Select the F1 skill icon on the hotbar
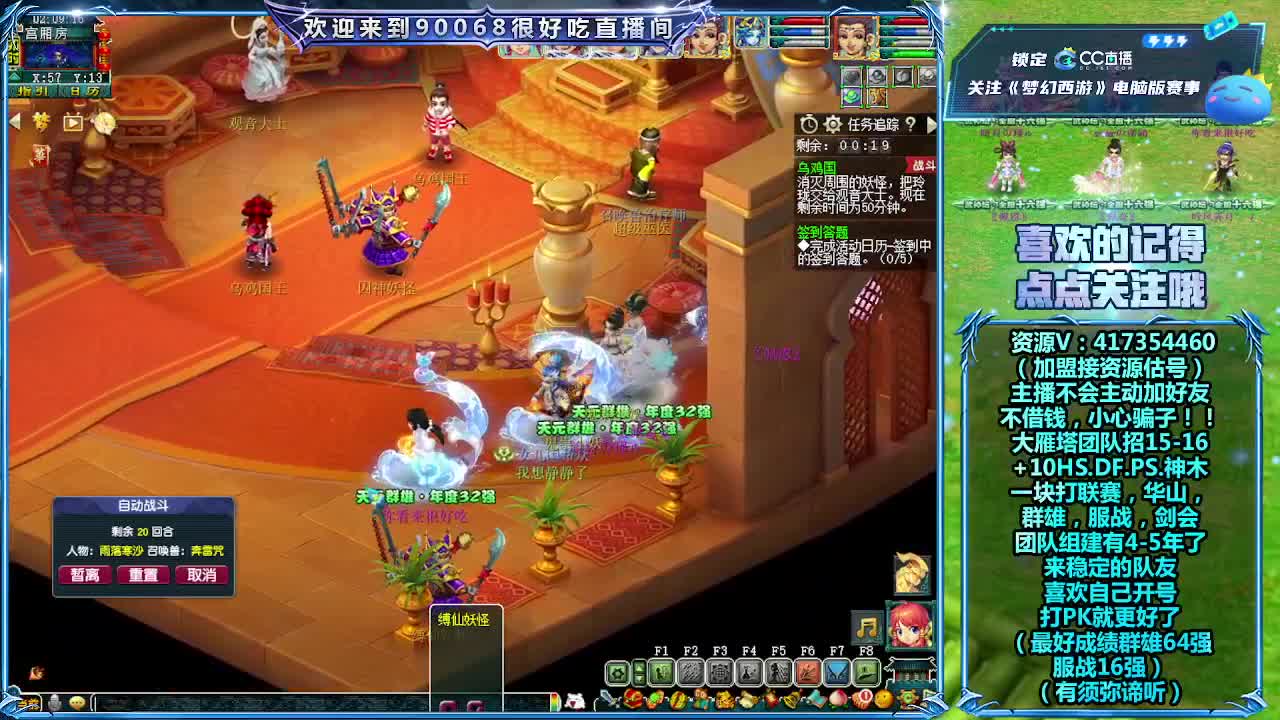 click(x=660, y=671)
